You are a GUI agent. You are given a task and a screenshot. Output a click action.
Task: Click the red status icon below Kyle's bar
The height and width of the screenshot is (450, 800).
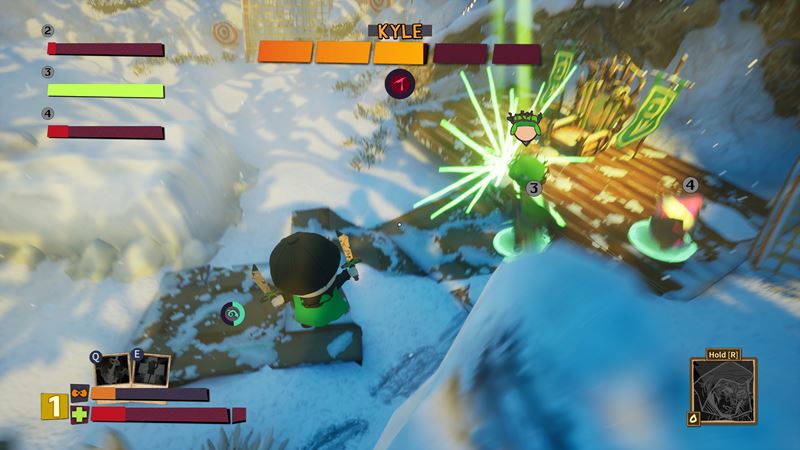(x=402, y=84)
